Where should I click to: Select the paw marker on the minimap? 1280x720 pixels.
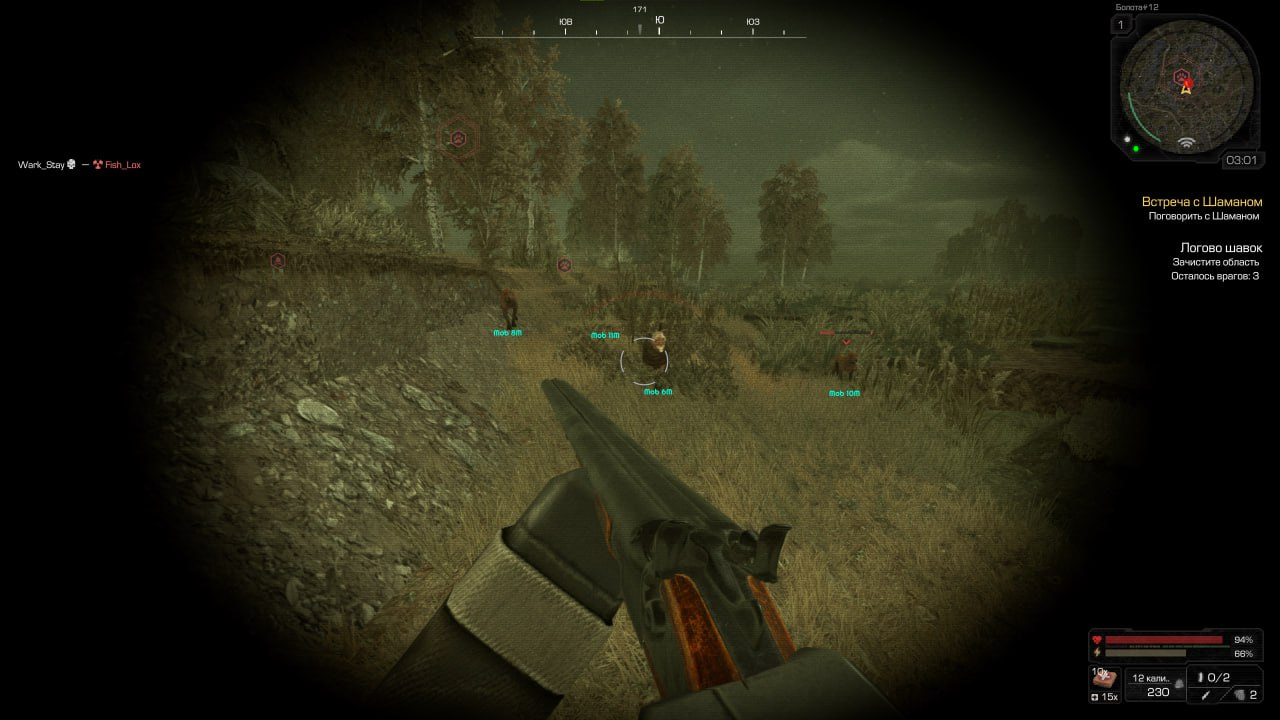pos(1181,75)
